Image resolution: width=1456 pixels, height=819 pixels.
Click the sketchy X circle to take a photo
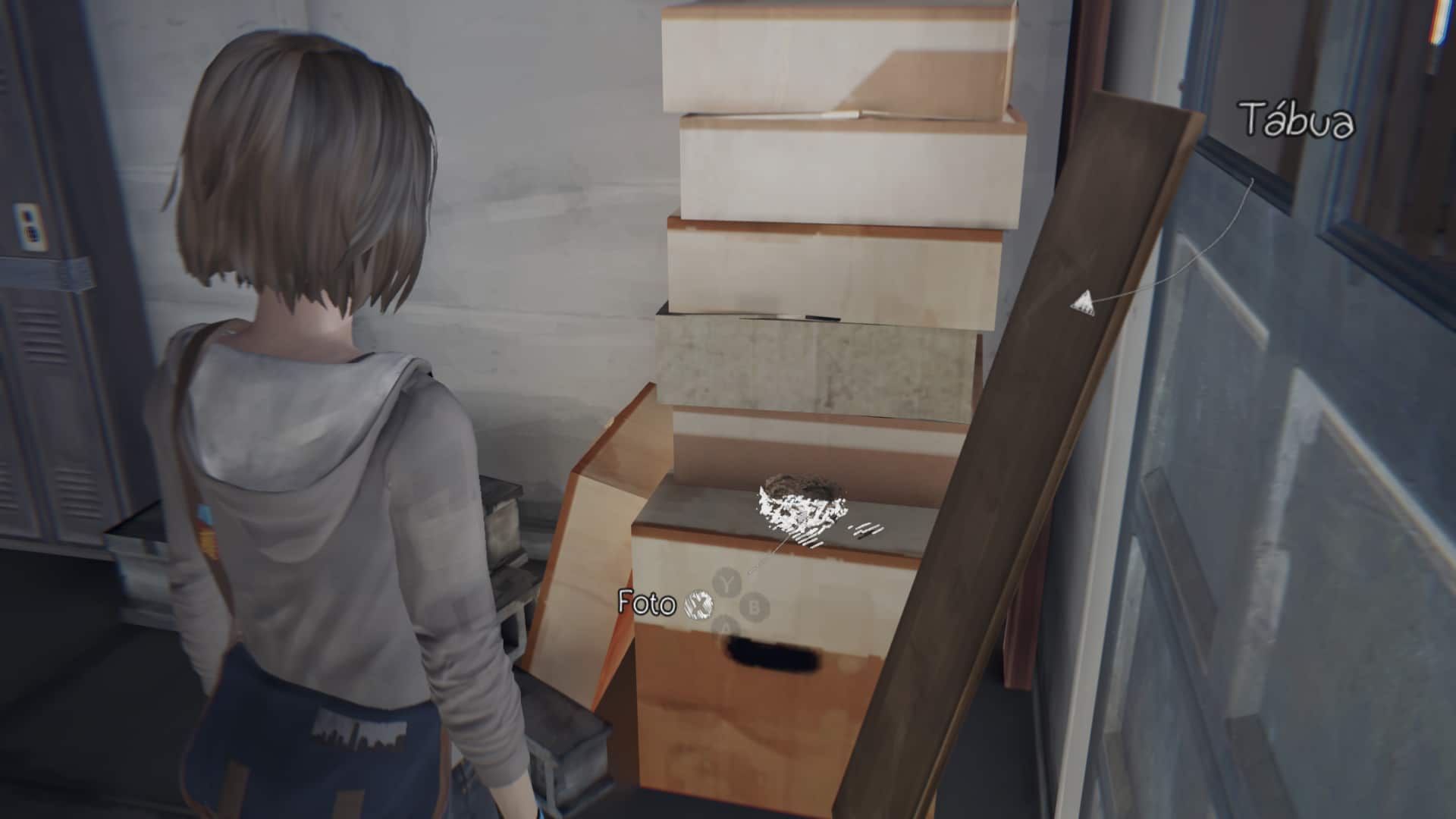(x=698, y=606)
